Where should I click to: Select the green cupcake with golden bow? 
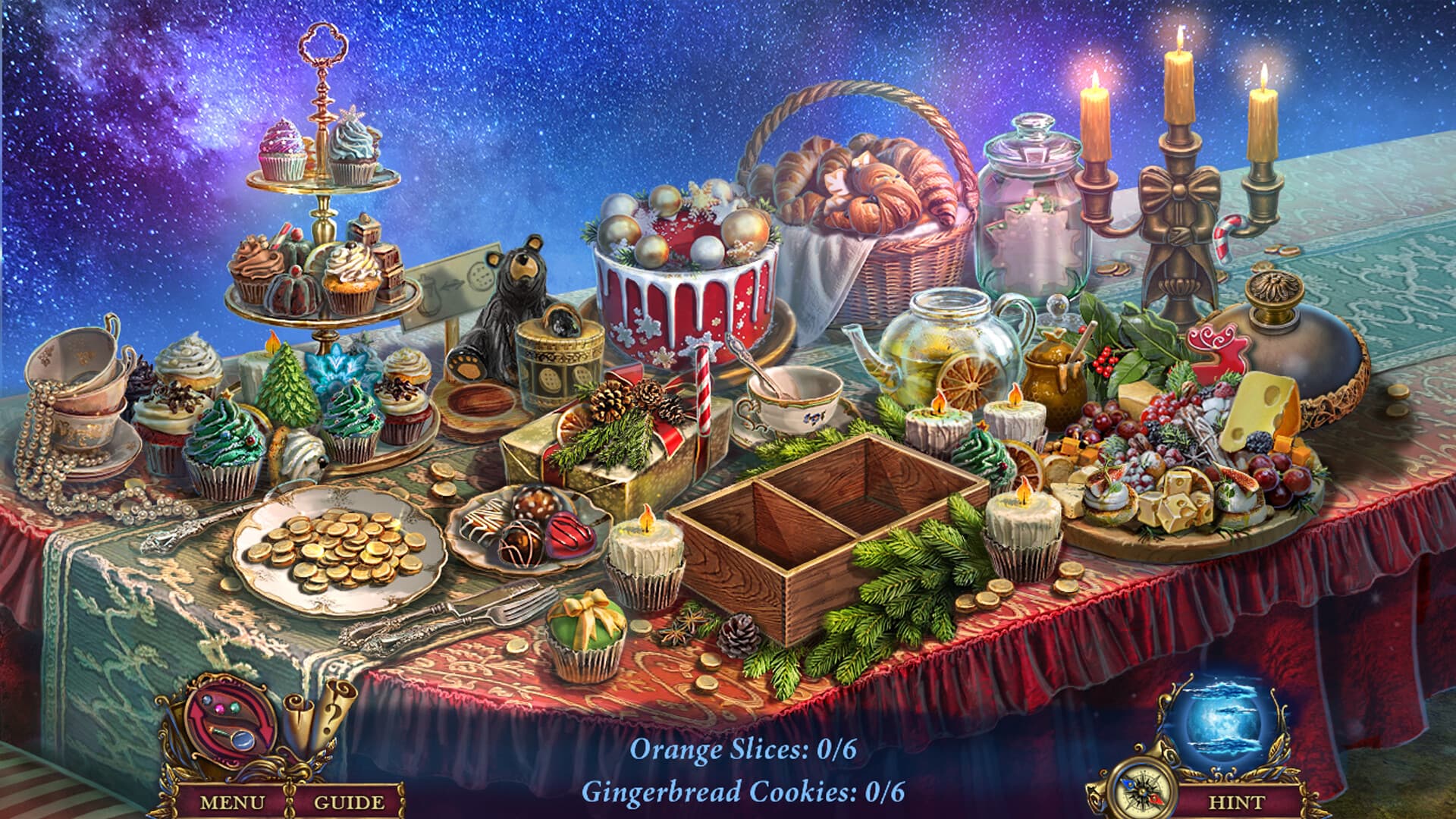click(x=588, y=629)
